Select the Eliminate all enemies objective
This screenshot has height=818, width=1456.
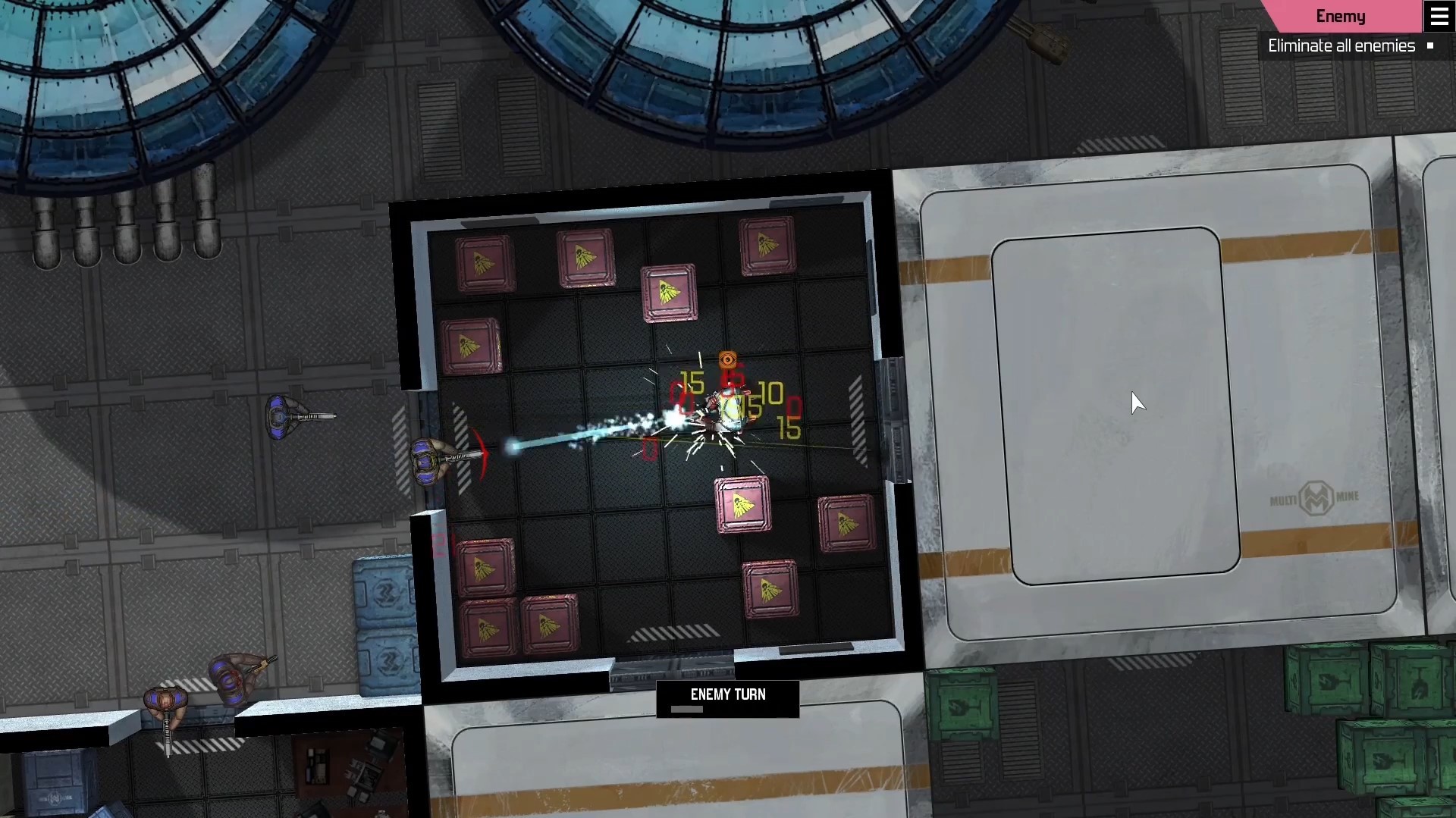click(x=1341, y=46)
